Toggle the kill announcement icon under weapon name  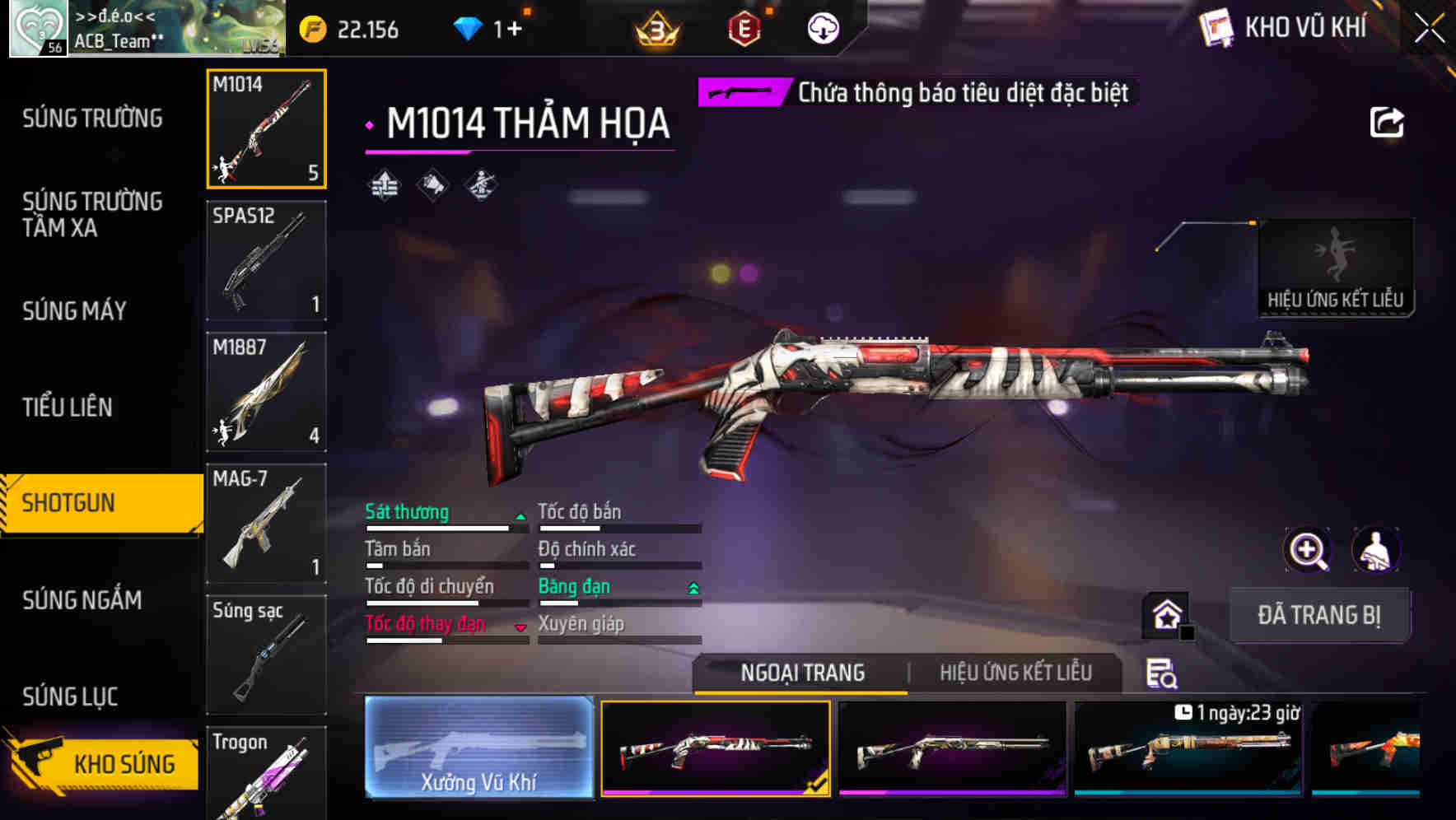[432, 184]
